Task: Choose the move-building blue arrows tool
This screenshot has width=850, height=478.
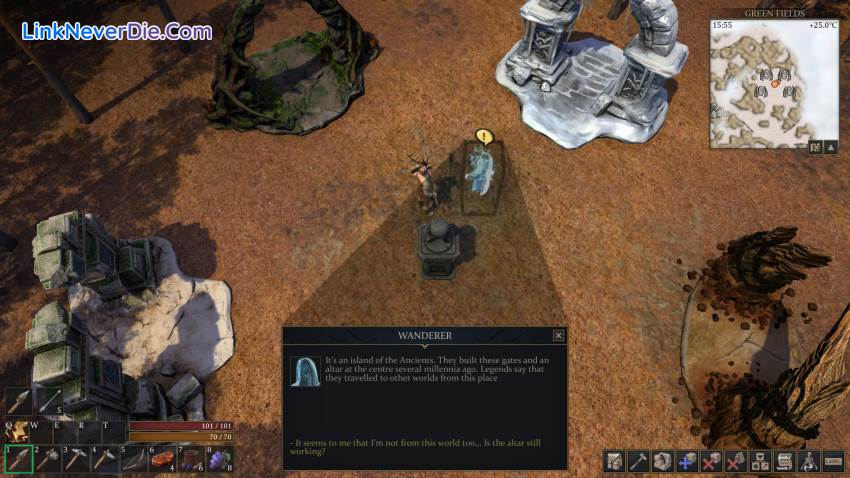Action: coord(687,461)
